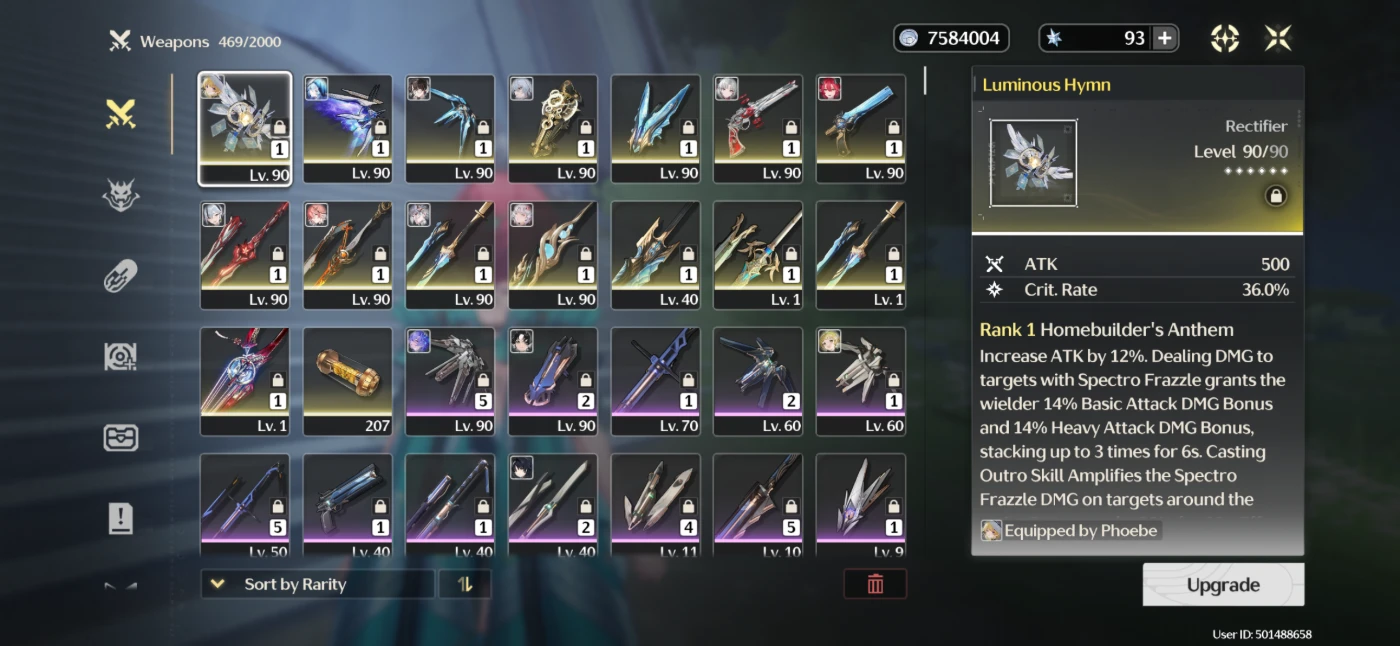Screen dimensions: 1400x646
Task: Toggle the sort order arrows button
Action: [465, 584]
